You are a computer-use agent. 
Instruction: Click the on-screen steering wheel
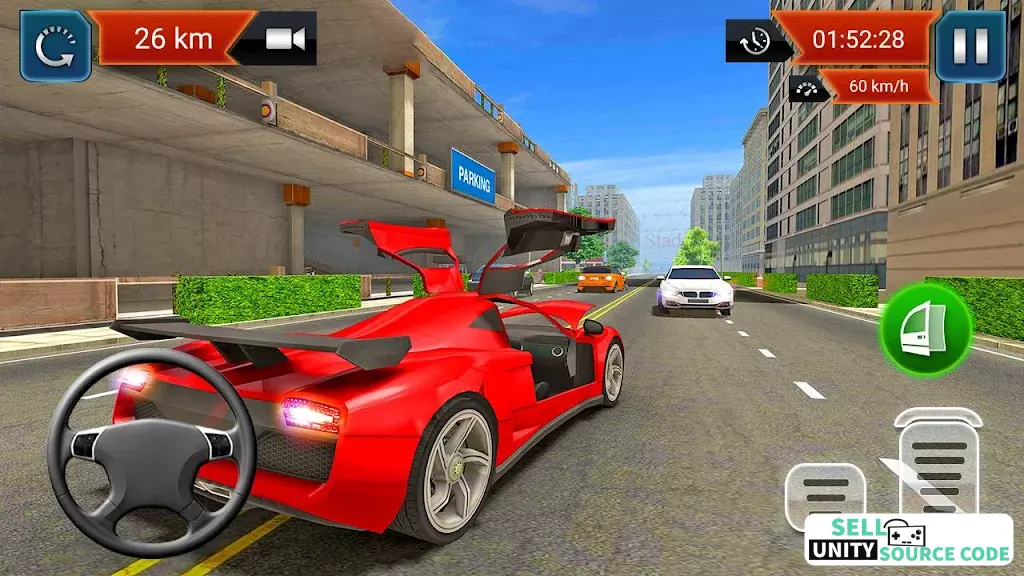[x=152, y=451]
